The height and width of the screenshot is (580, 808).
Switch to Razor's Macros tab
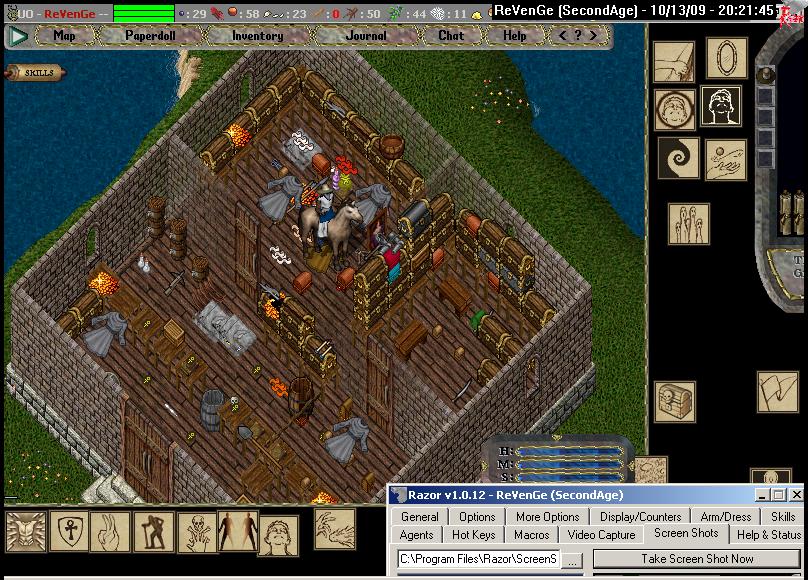coord(531,535)
